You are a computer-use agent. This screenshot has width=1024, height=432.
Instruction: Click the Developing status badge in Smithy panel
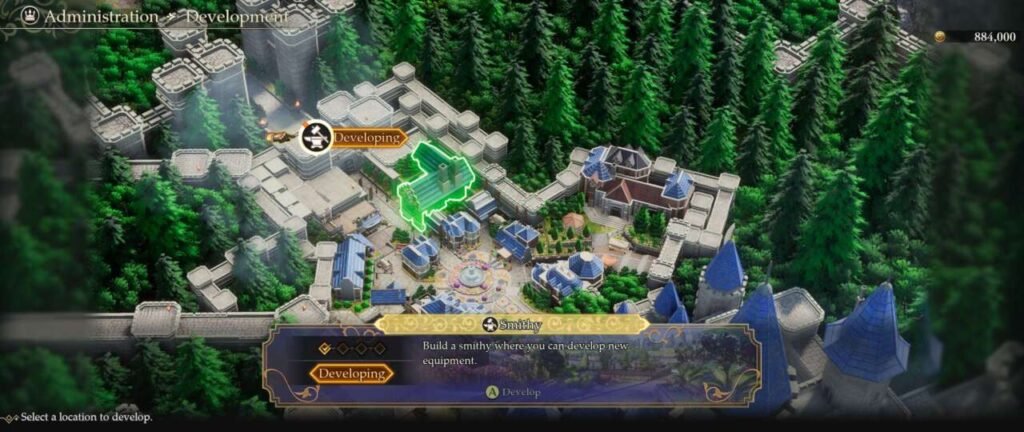[x=350, y=373]
